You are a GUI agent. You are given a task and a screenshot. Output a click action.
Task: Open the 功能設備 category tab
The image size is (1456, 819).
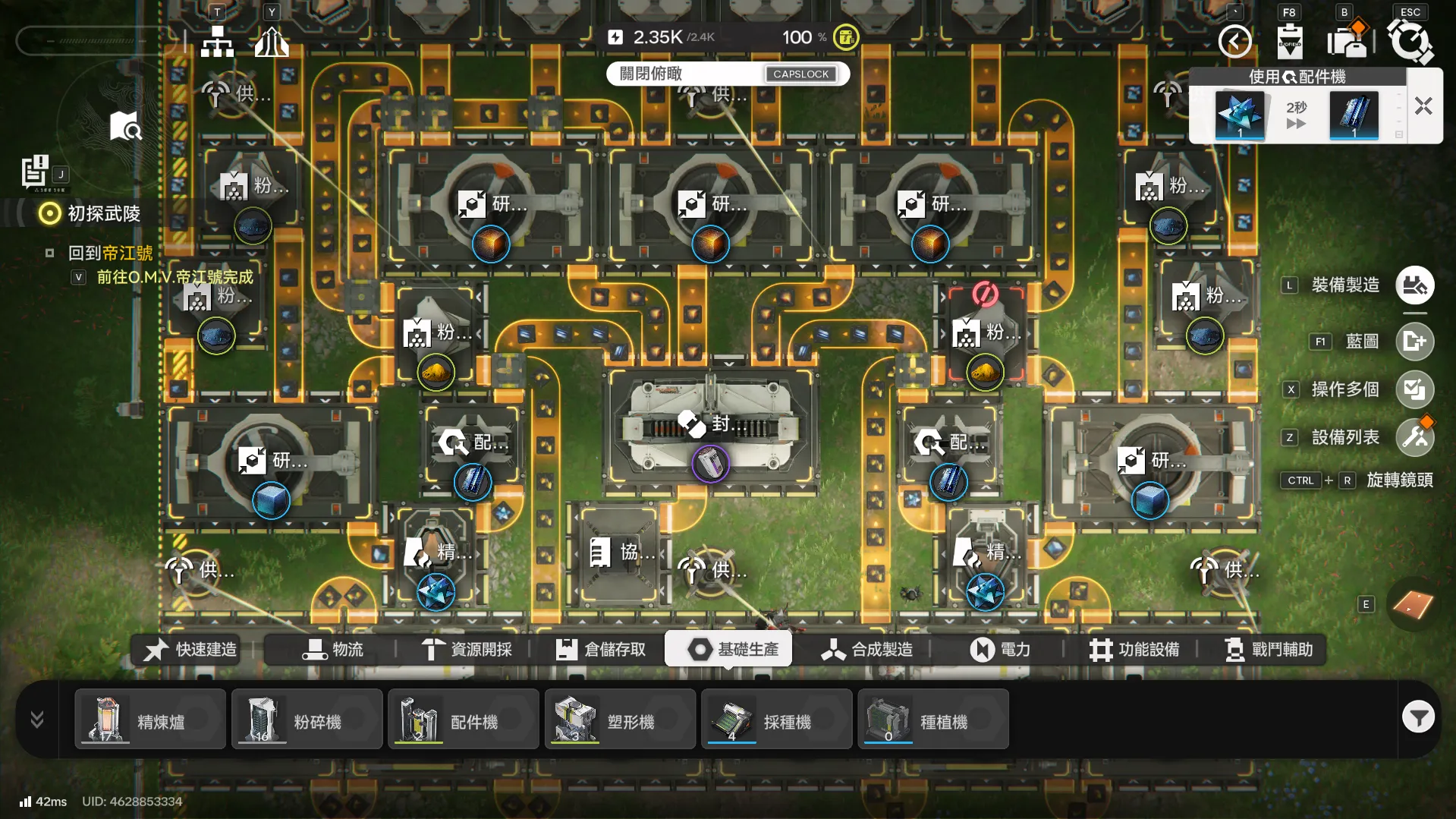1134,650
